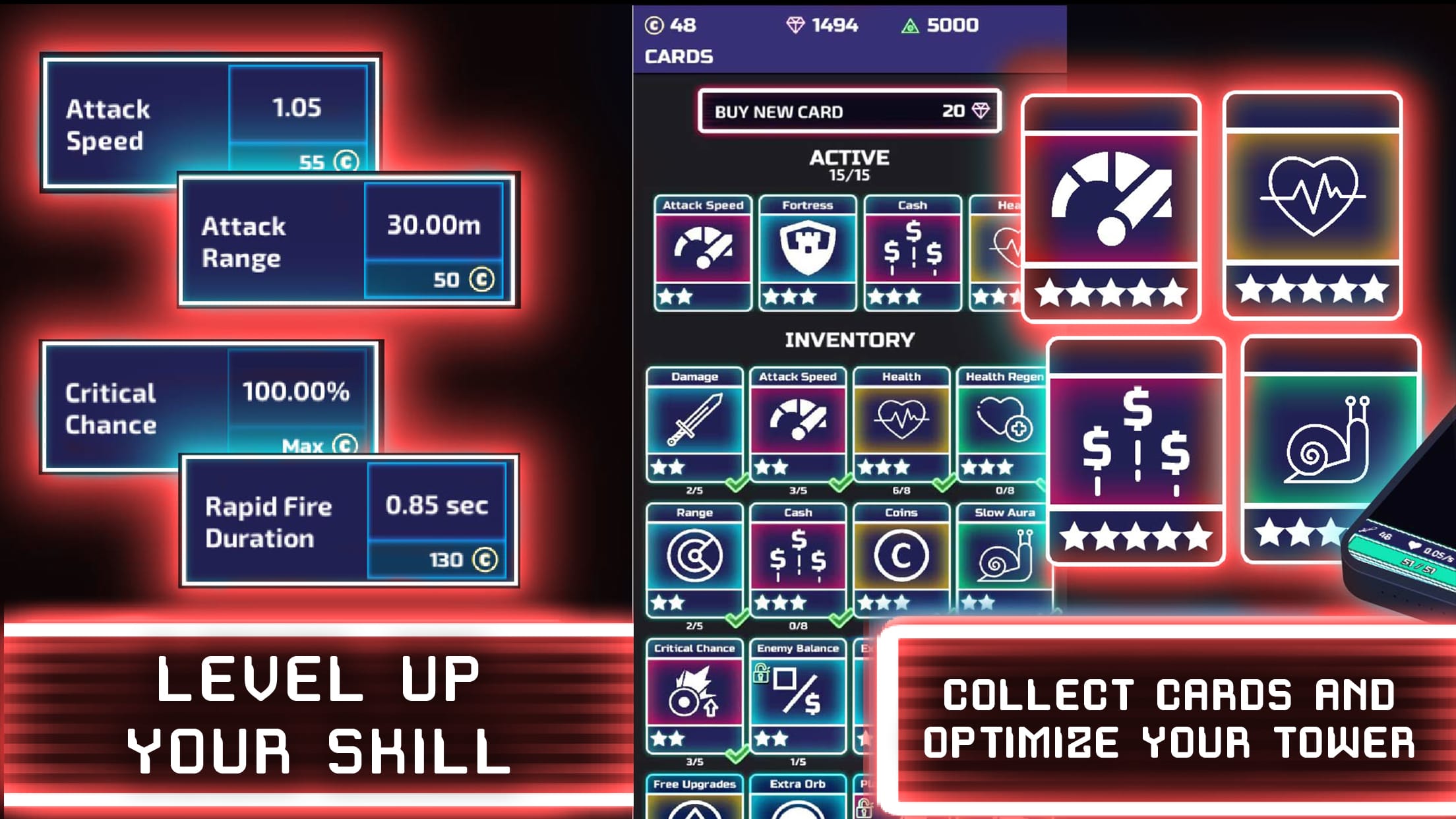
Task: Switch to the INVENTORY section
Action: (x=849, y=341)
